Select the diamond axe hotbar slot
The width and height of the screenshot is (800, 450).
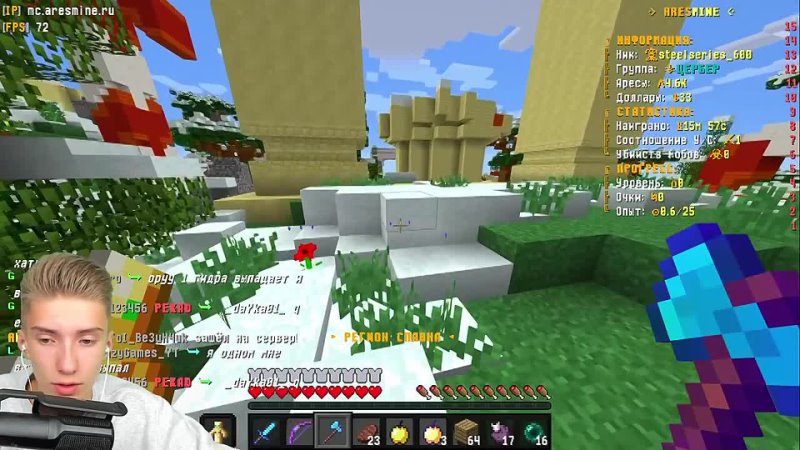pyautogui.click(x=333, y=431)
